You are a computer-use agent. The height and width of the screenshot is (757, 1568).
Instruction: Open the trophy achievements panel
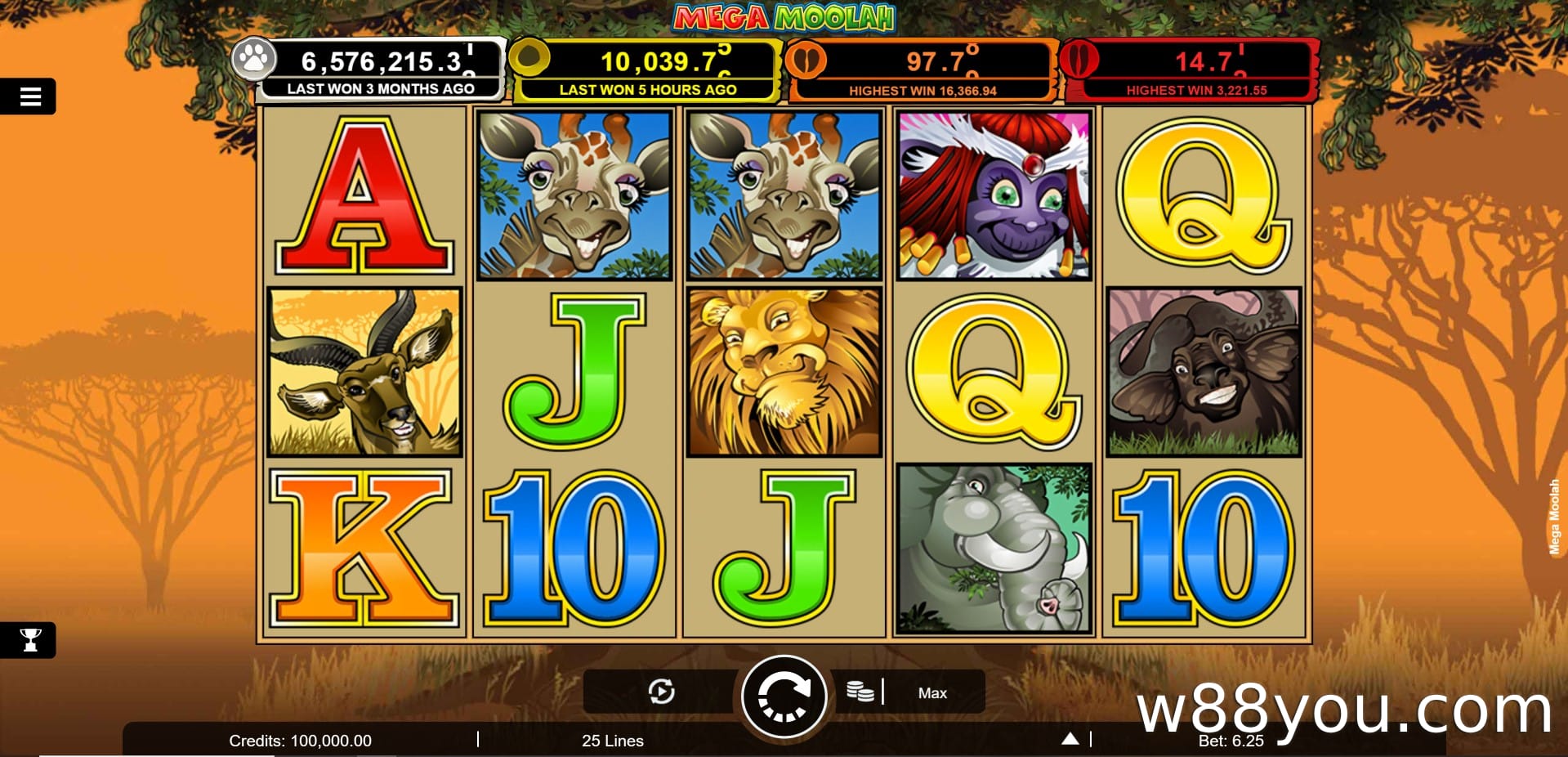coord(30,639)
